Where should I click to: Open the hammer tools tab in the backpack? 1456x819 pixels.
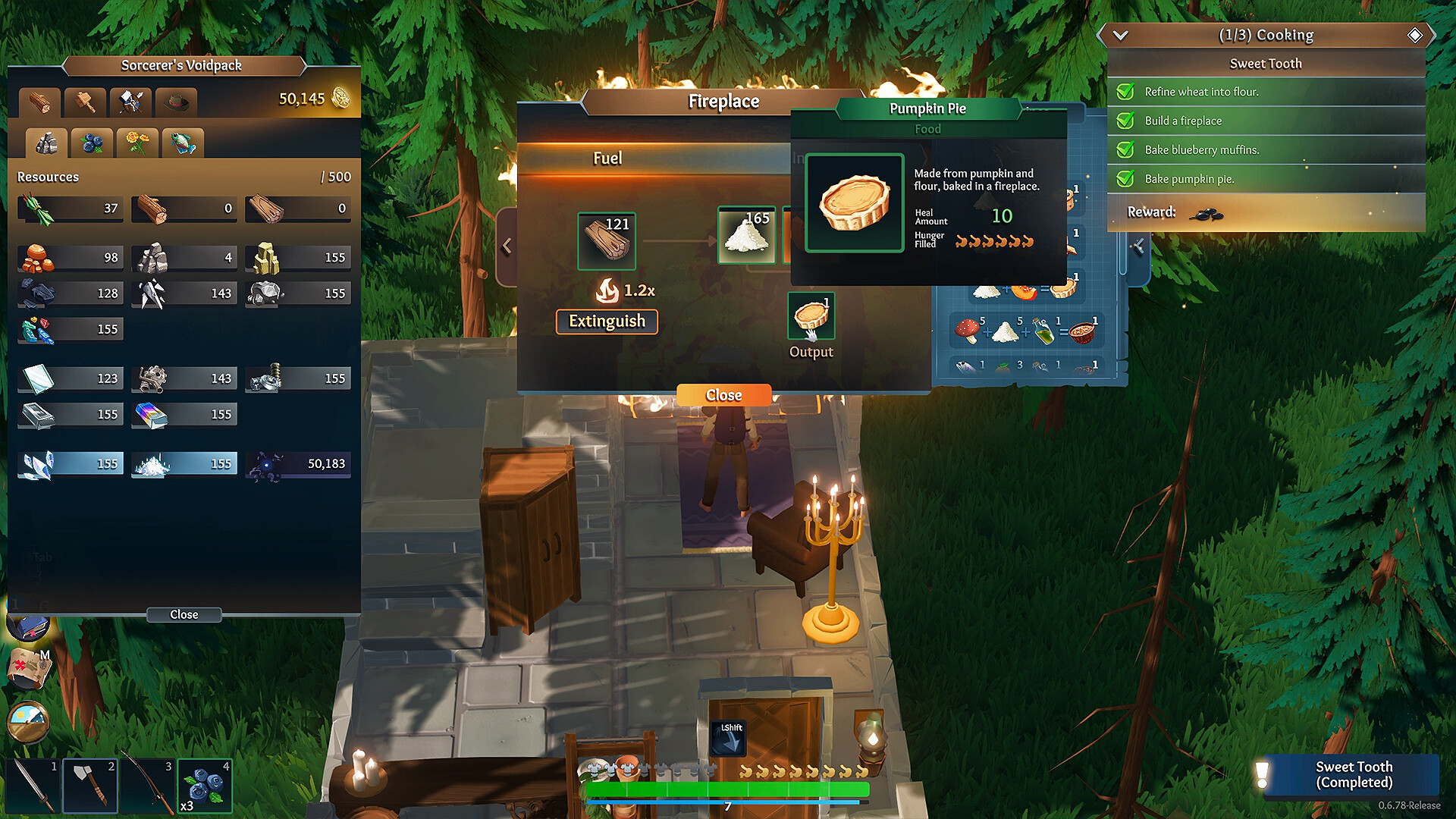point(86,102)
